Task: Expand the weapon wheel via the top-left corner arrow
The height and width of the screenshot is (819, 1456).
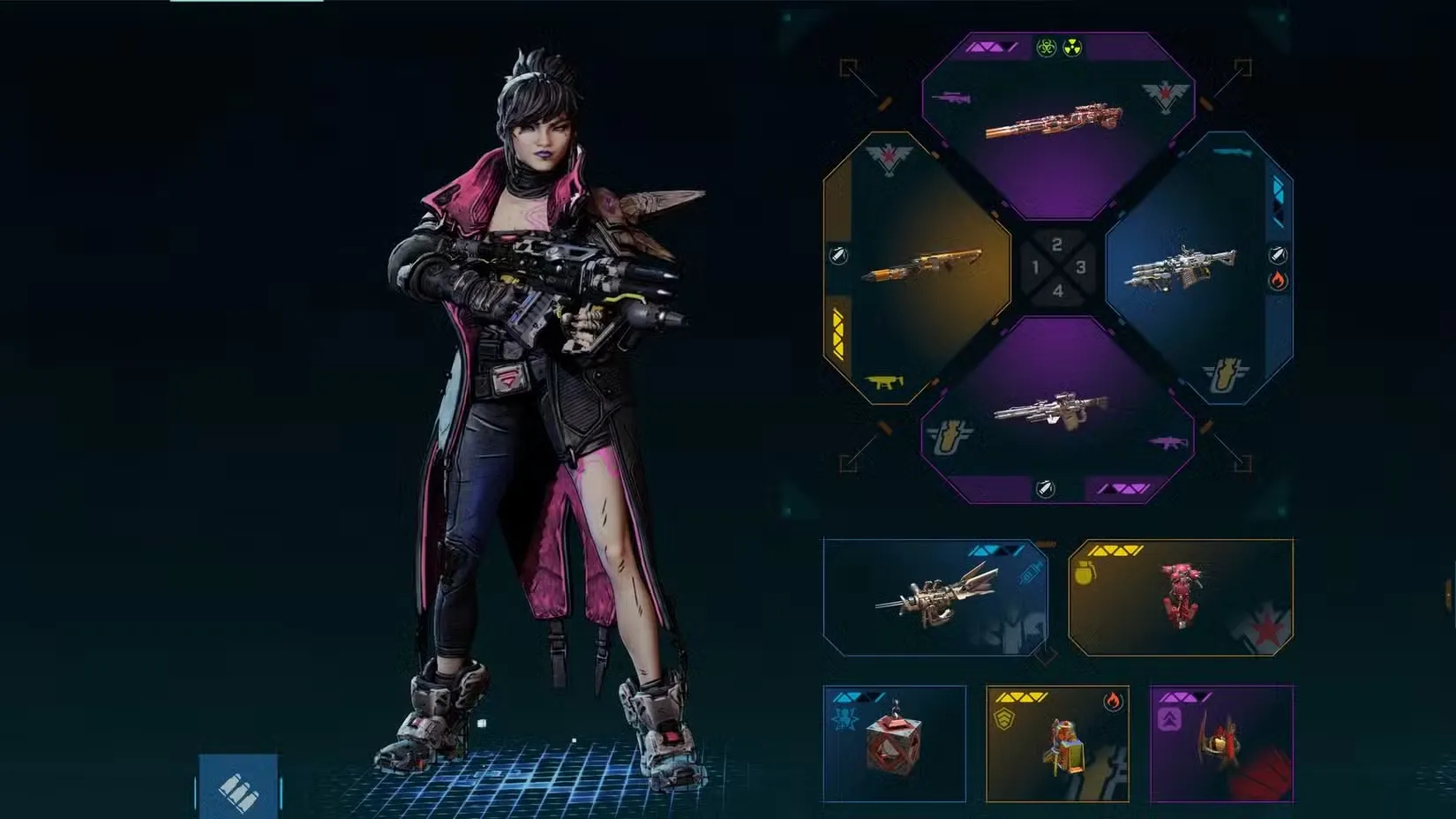Action: pos(844,68)
